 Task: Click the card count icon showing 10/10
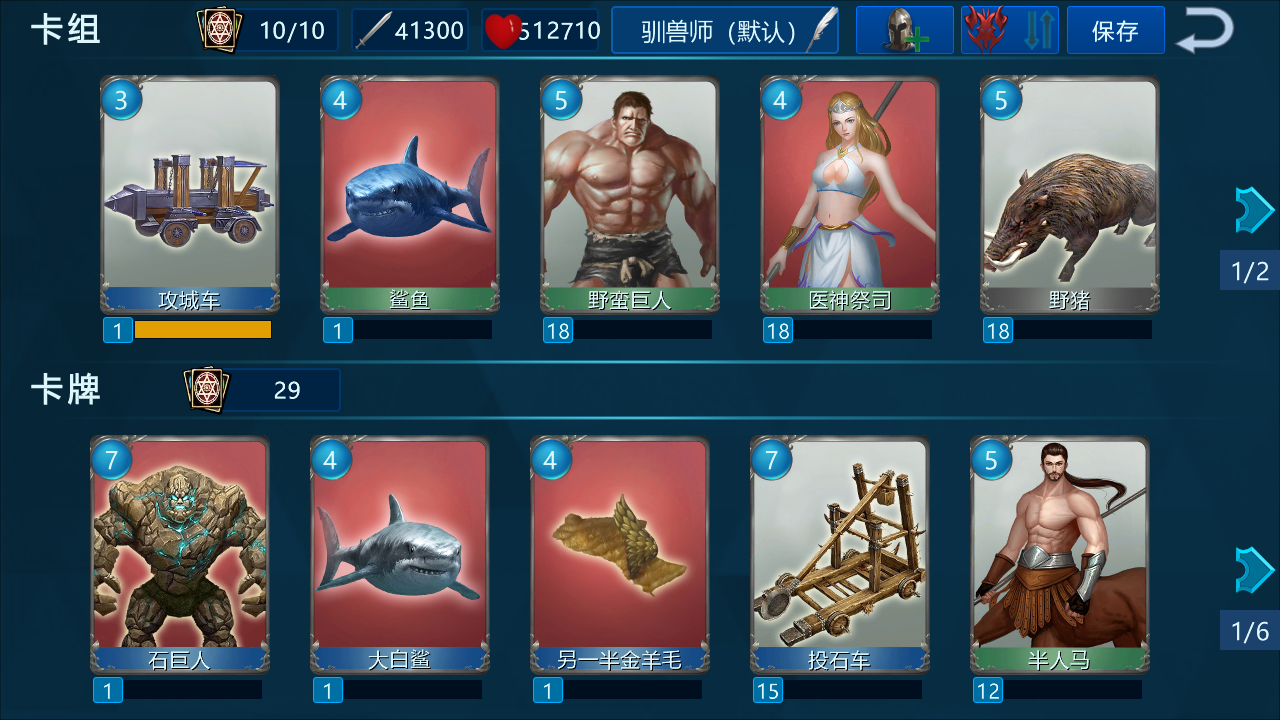click(221, 29)
